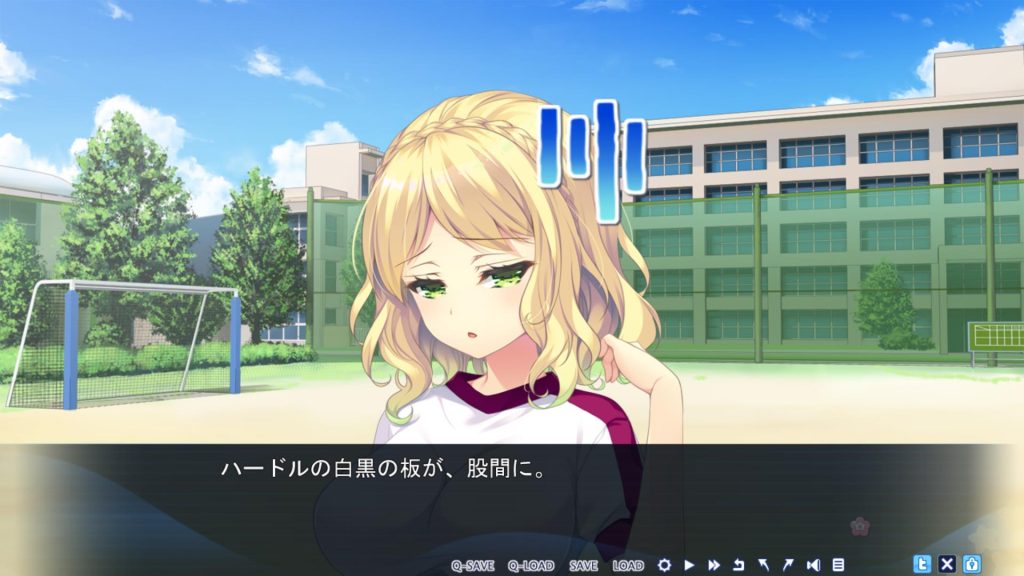Toggle the padlock lock button

971,564
